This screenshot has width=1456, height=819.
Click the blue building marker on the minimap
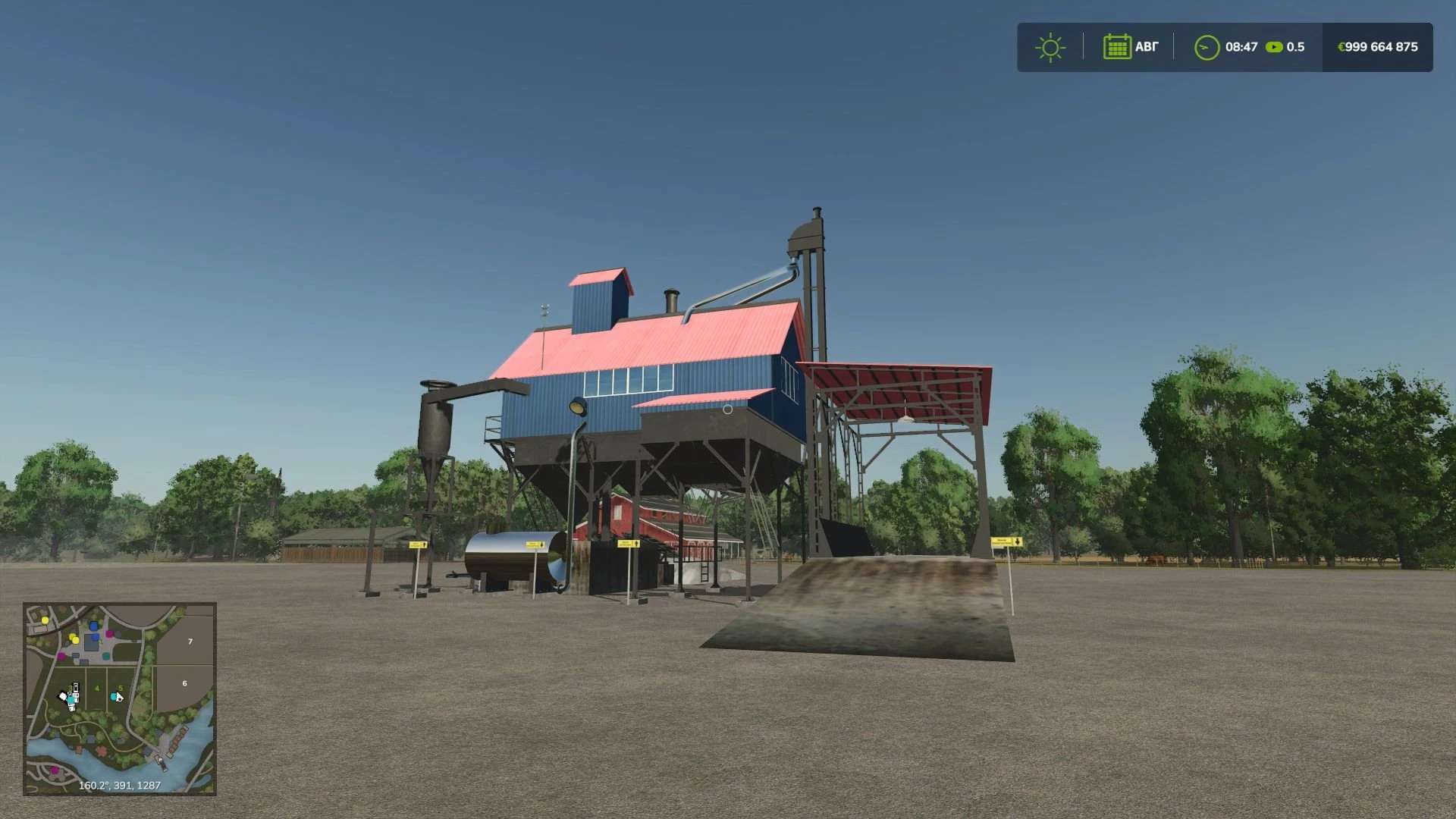(x=93, y=627)
